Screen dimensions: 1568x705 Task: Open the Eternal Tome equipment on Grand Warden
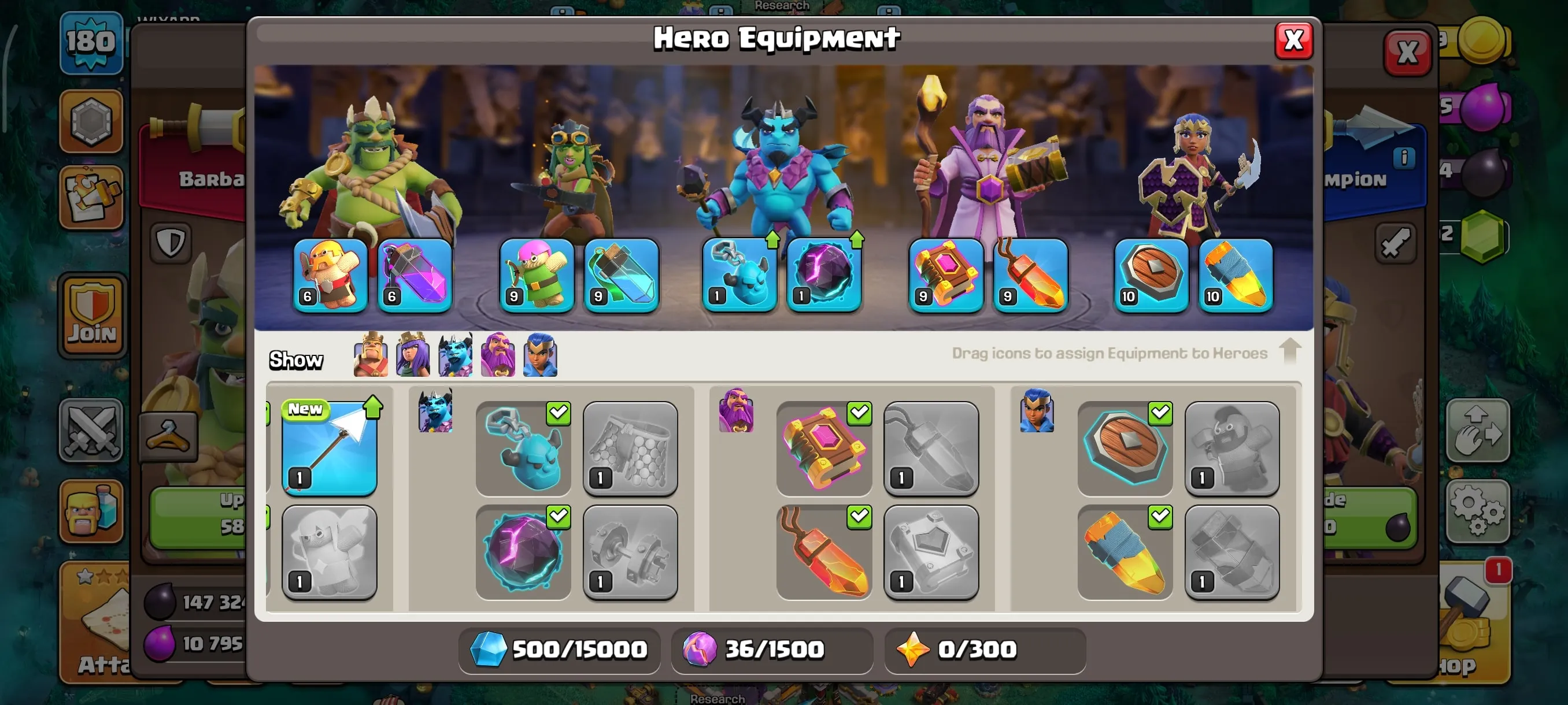click(945, 277)
